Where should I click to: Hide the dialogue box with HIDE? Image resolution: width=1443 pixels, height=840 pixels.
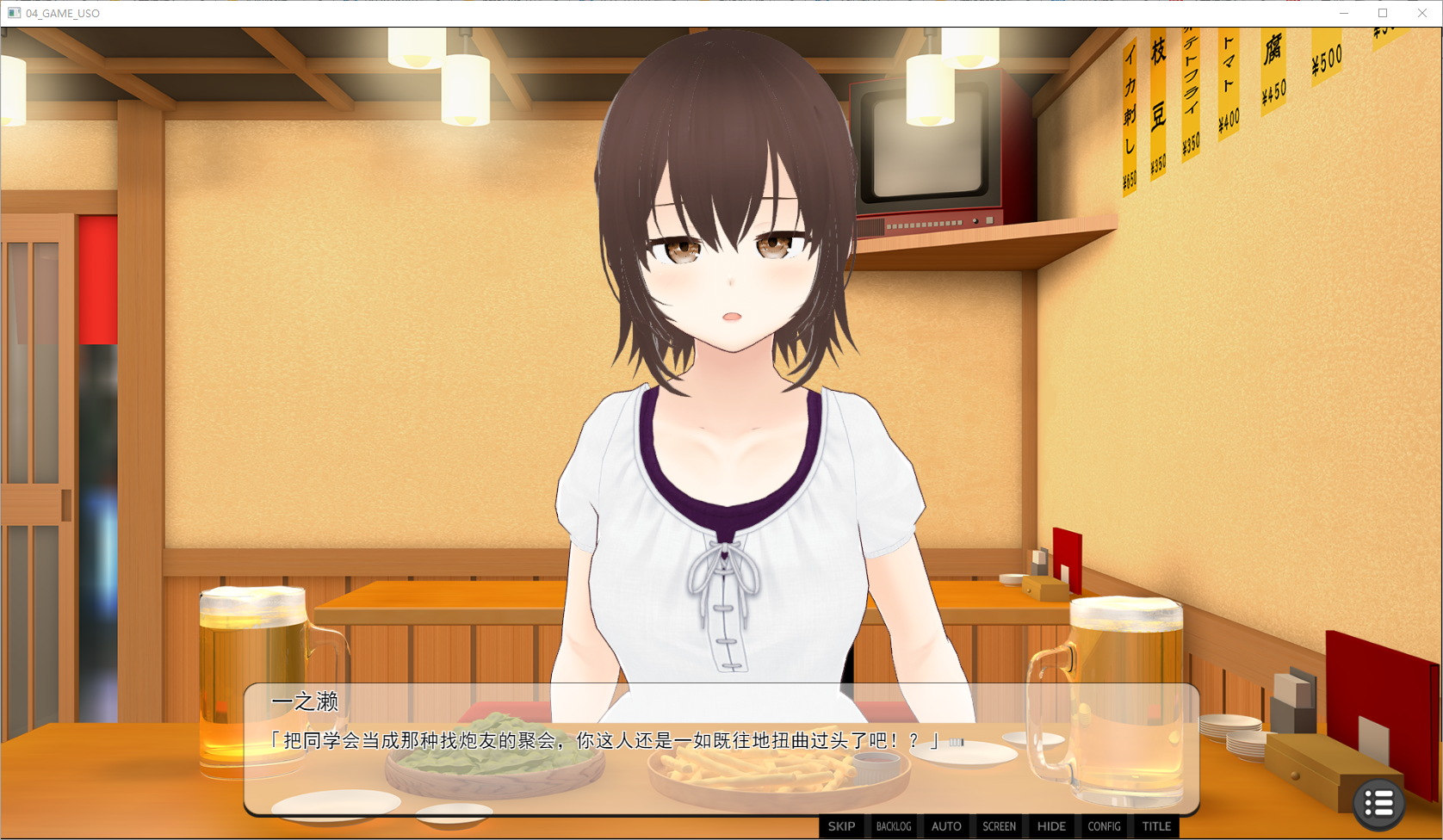click(1051, 826)
